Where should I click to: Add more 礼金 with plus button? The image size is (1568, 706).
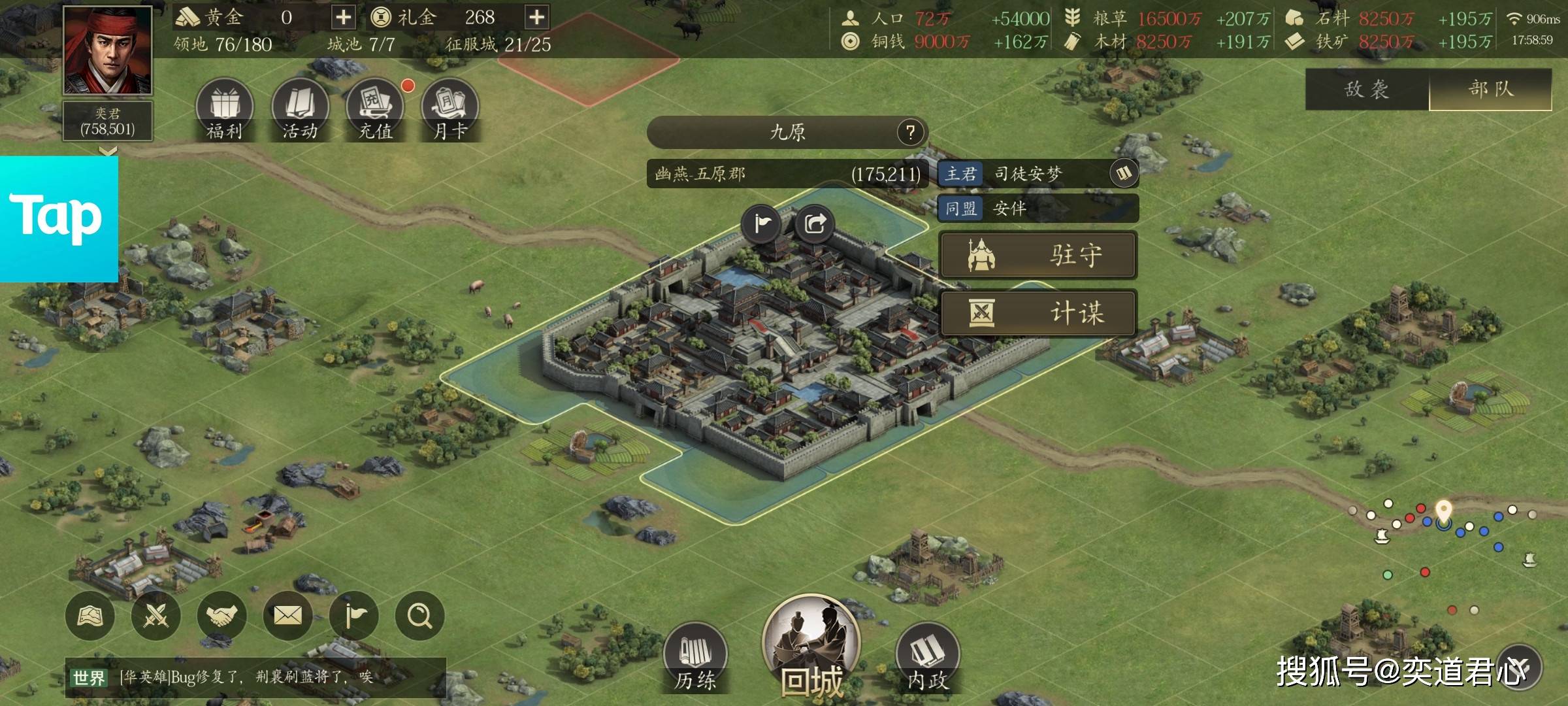(x=536, y=18)
